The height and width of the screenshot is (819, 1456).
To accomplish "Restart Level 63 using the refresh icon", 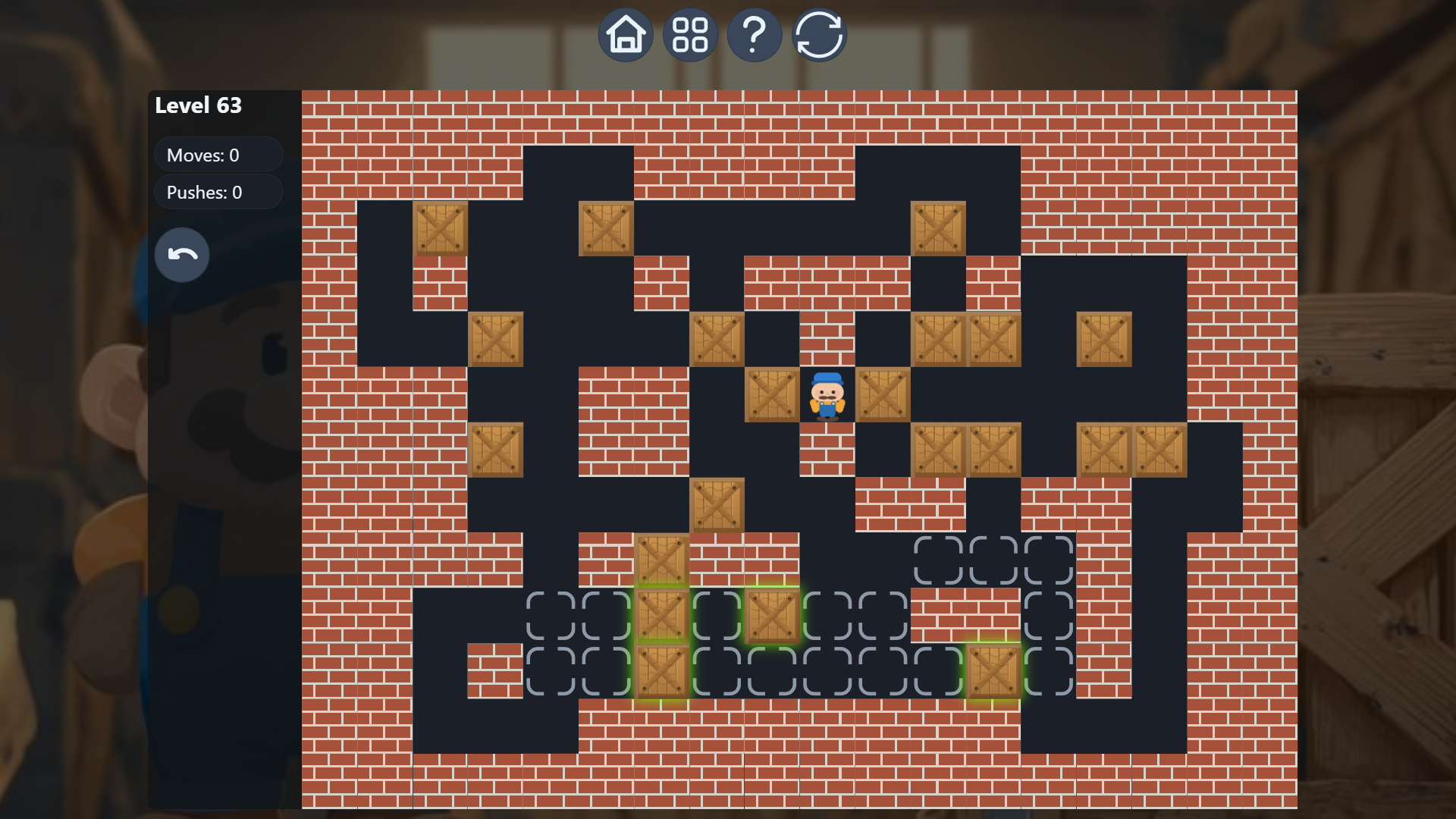I will click(819, 34).
